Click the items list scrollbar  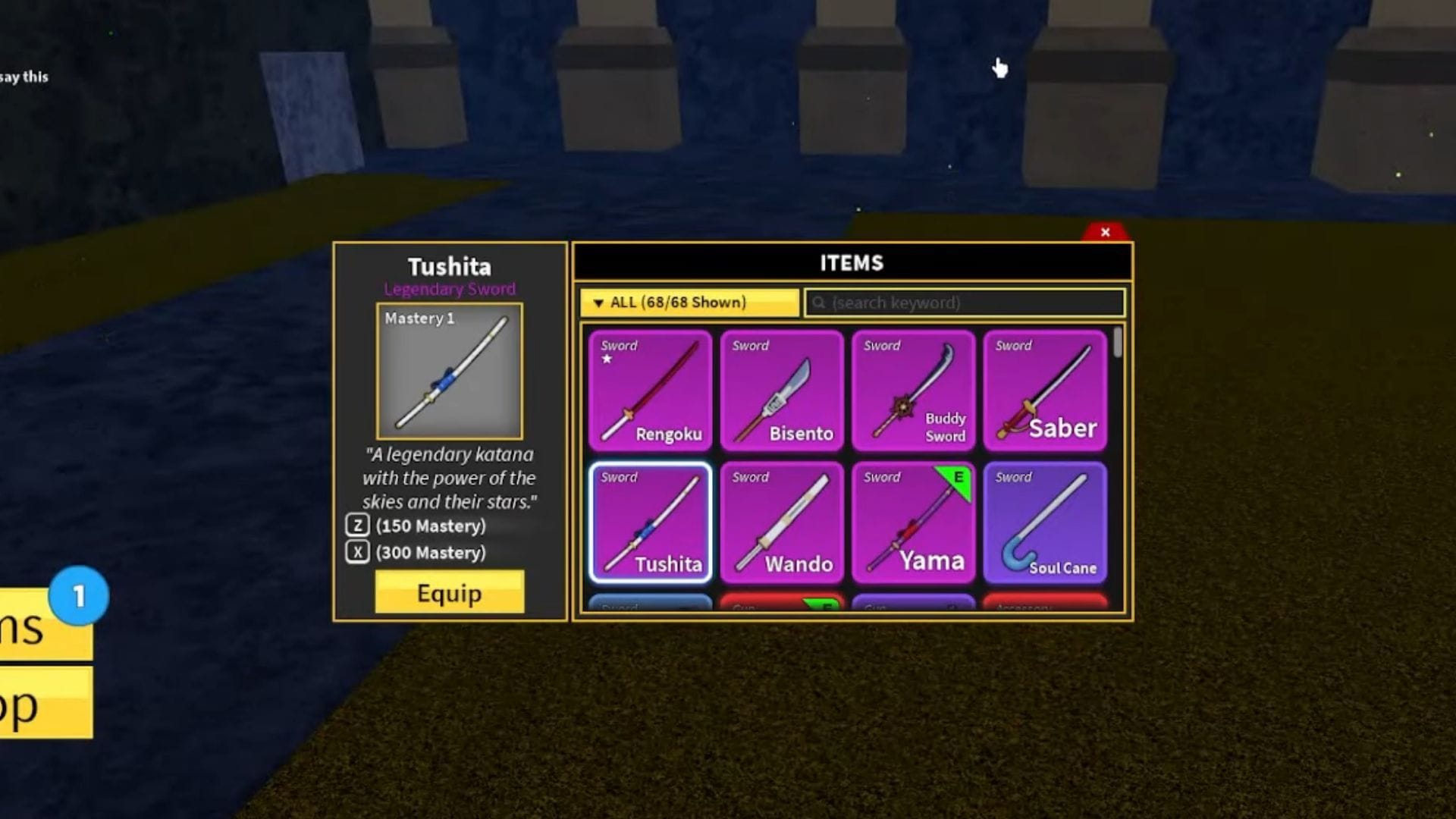[1118, 343]
